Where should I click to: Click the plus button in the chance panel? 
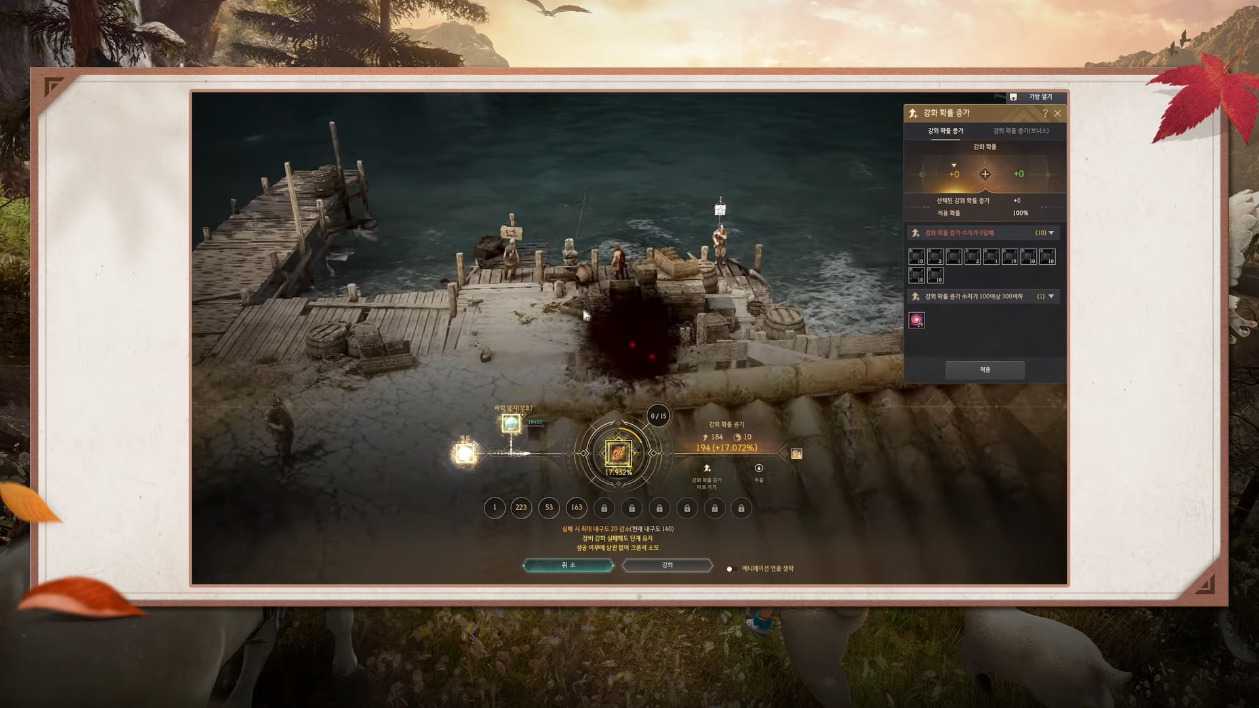[x=984, y=174]
